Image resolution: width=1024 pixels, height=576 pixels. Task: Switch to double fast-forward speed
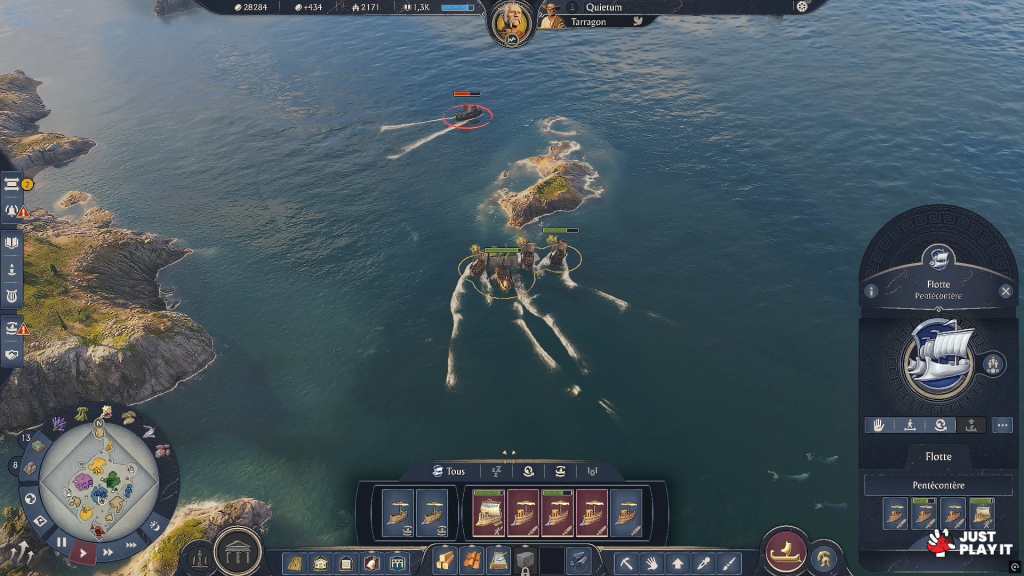coord(108,552)
